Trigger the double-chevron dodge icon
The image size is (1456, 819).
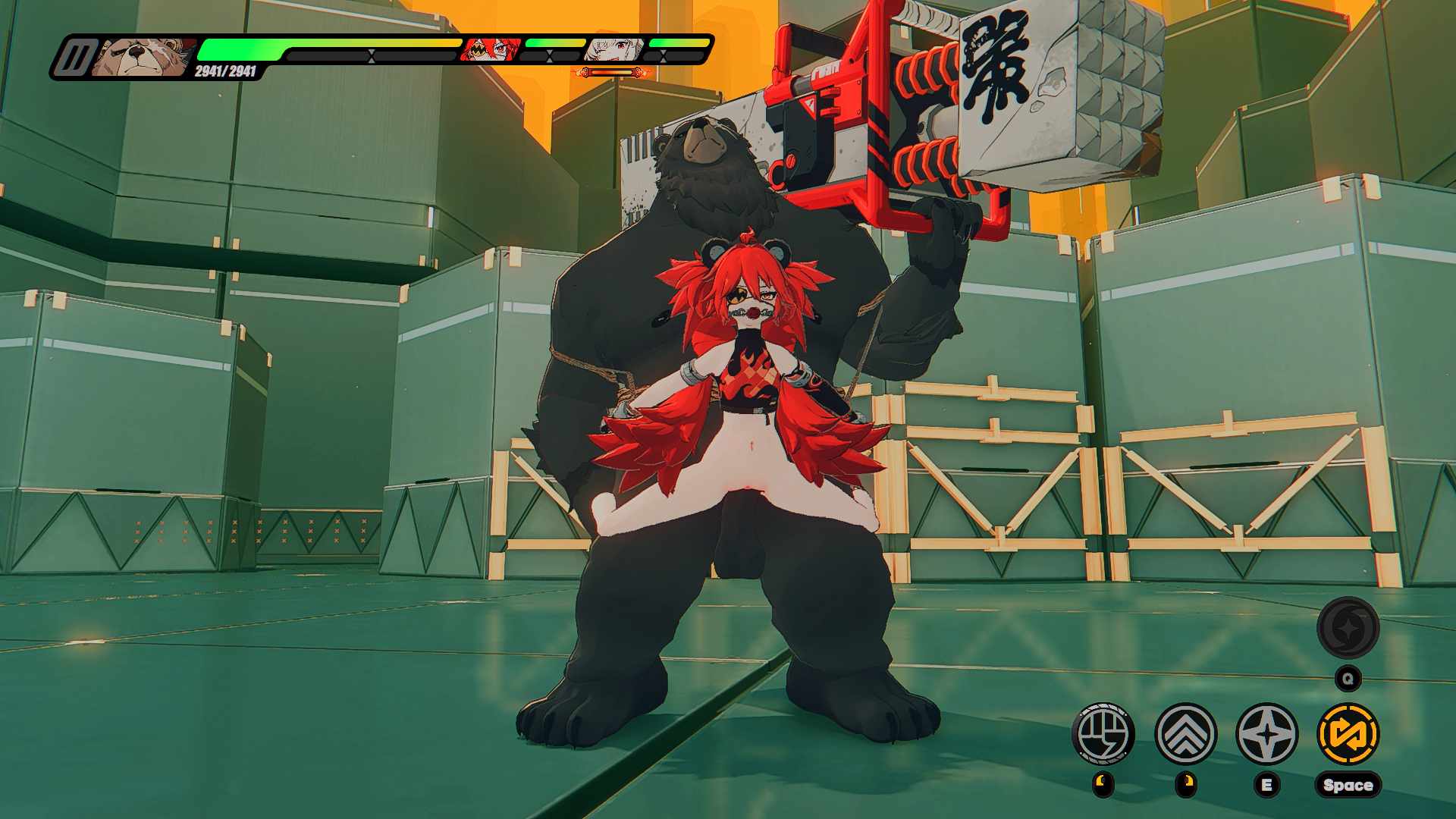pyautogui.click(x=1185, y=734)
